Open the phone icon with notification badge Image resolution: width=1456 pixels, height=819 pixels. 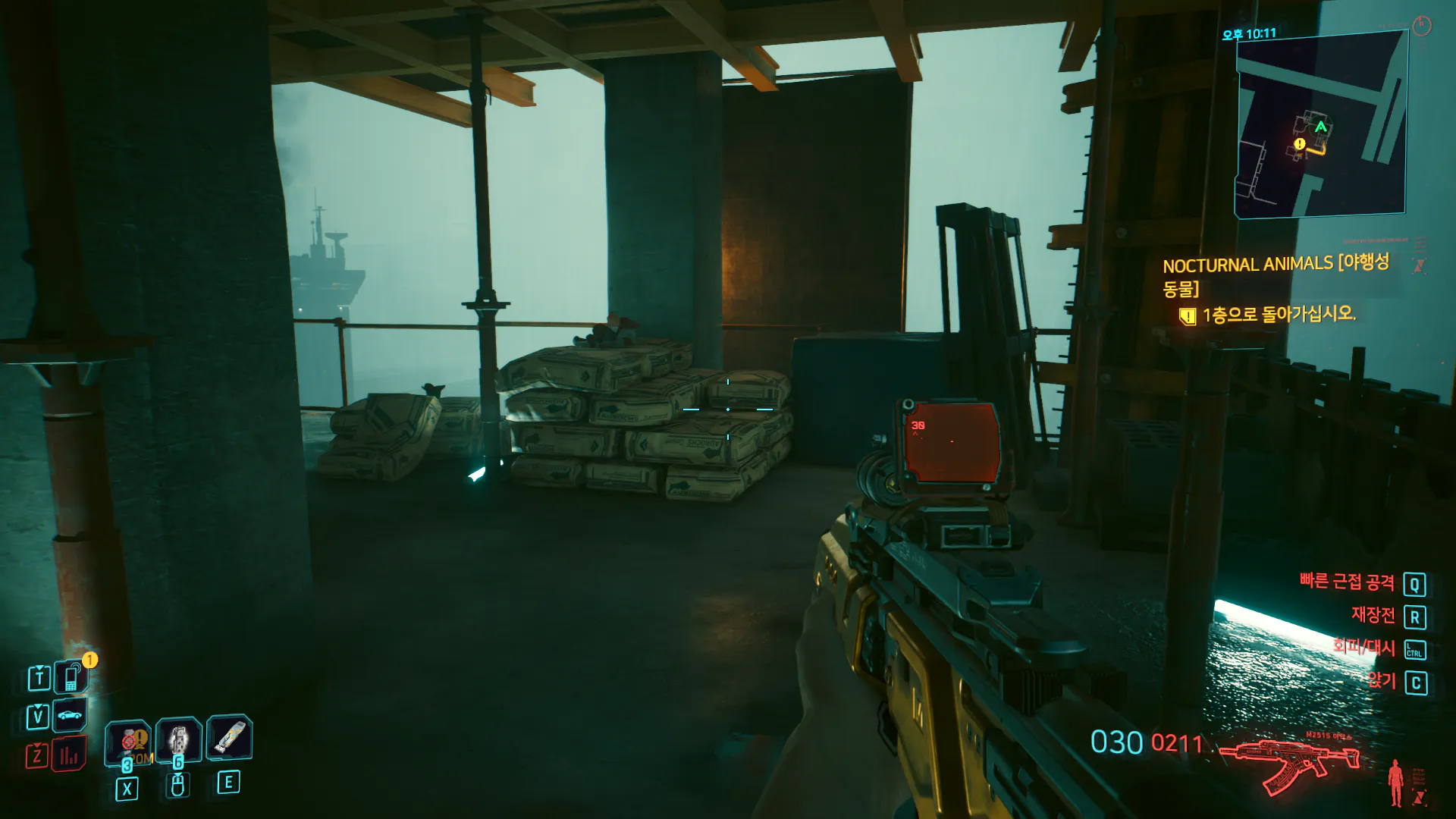[x=71, y=677]
